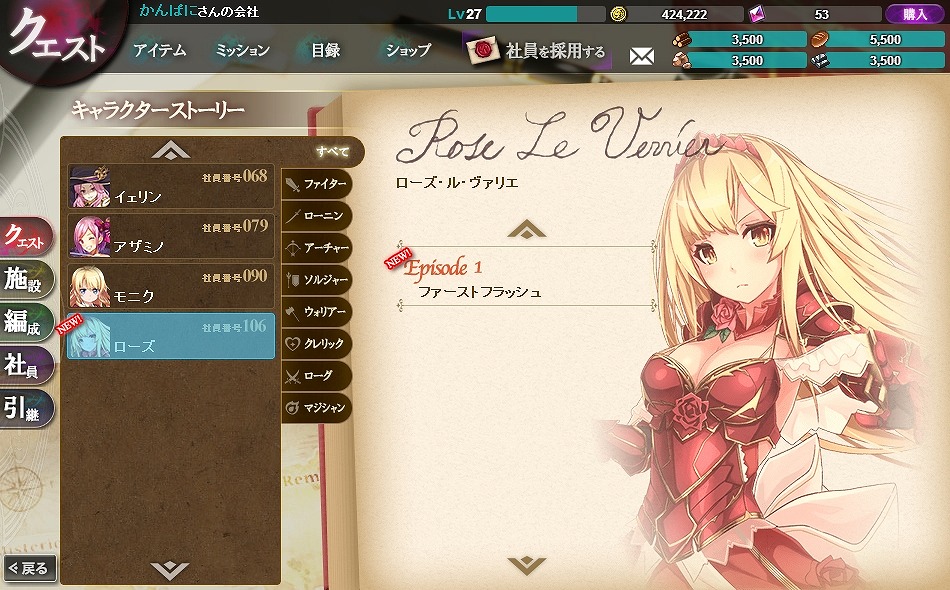The width and height of the screenshot is (950, 590).
Task: Filter by アーチャー class
Action: point(316,248)
